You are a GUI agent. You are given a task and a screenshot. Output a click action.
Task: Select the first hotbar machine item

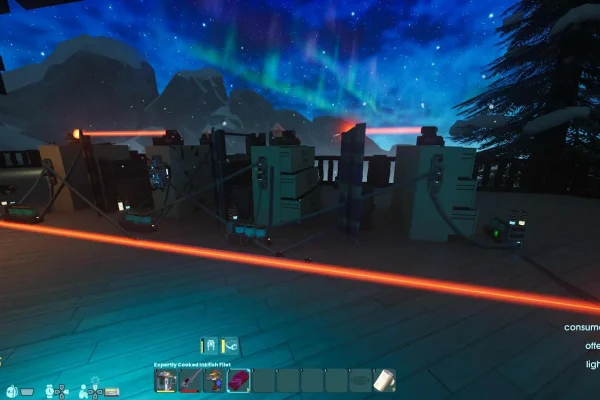pos(166,381)
